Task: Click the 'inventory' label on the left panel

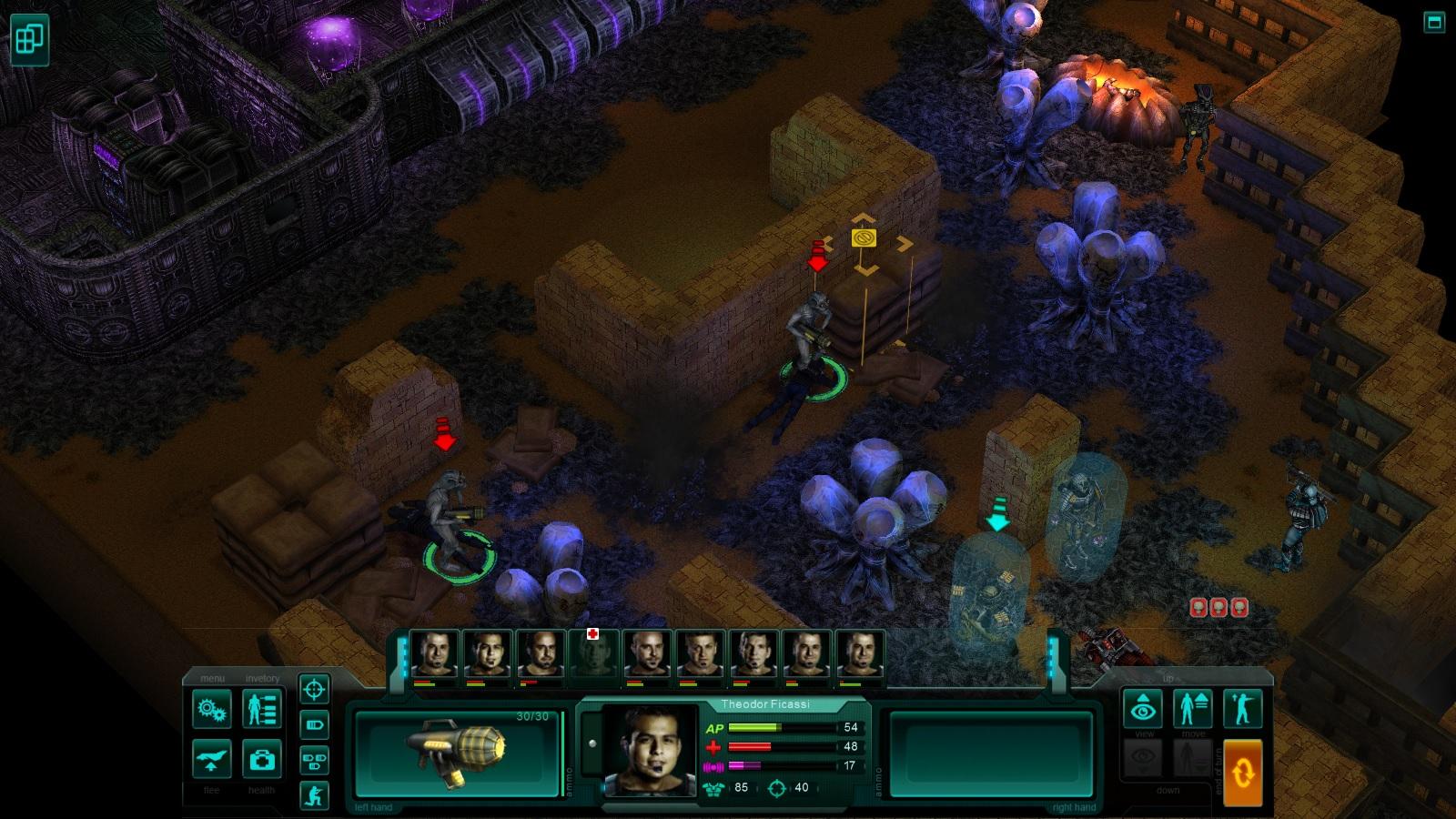Action: [x=262, y=679]
